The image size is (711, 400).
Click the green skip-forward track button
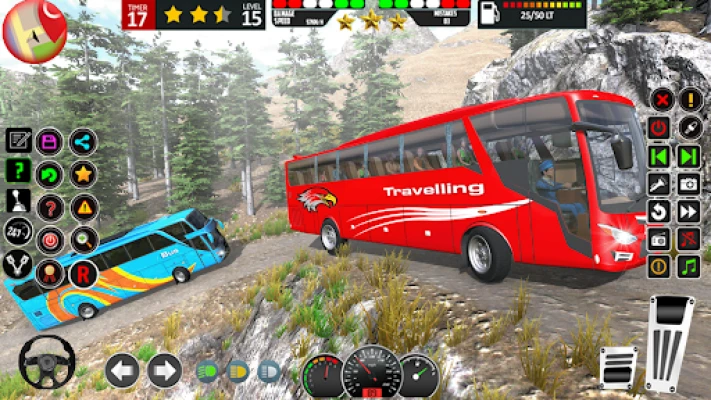tap(689, 156)
